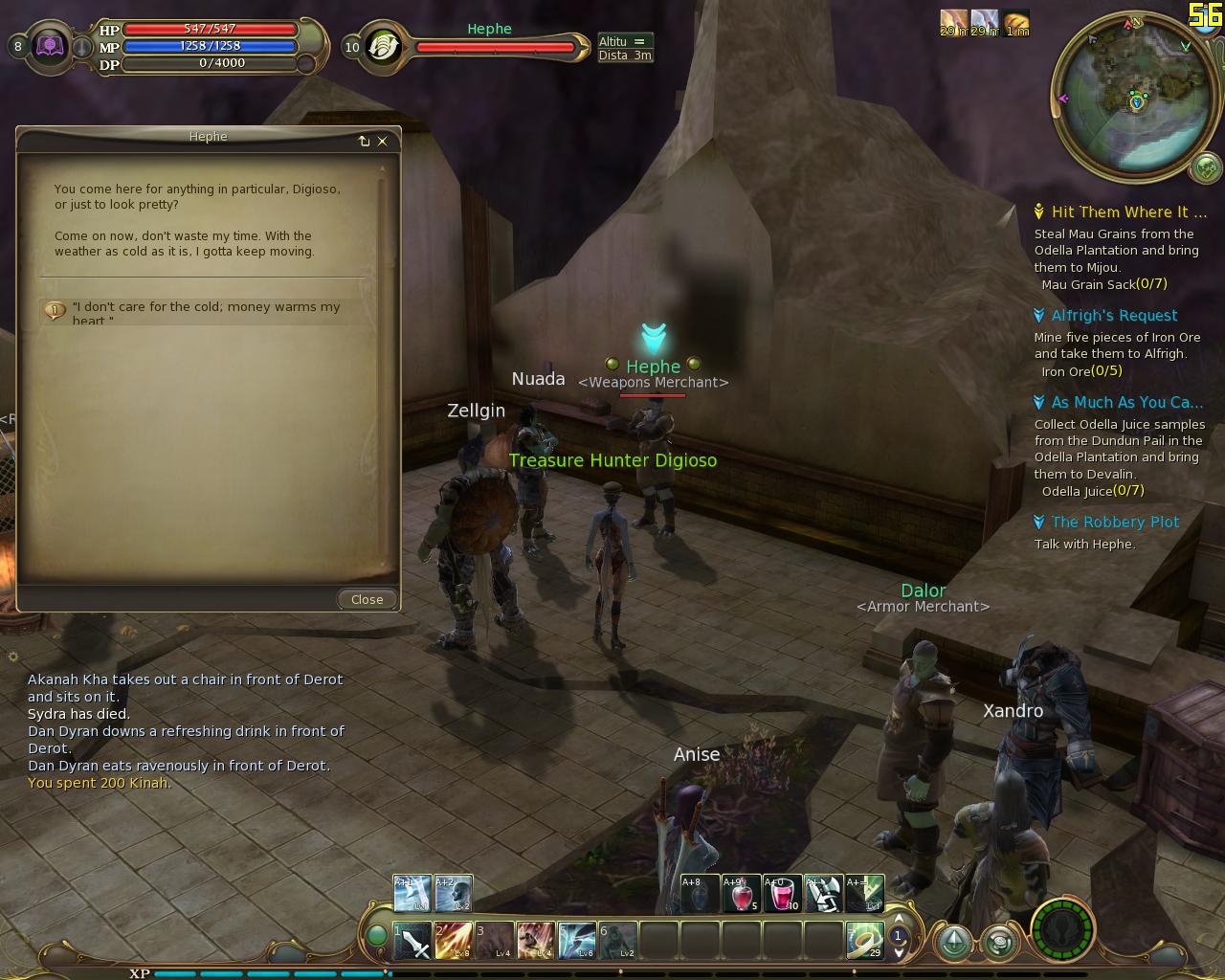Click the X on Hephe dialogue window
Image resolution: width=1225 pixels, height=980 pixels.
(x=383, y=141)
